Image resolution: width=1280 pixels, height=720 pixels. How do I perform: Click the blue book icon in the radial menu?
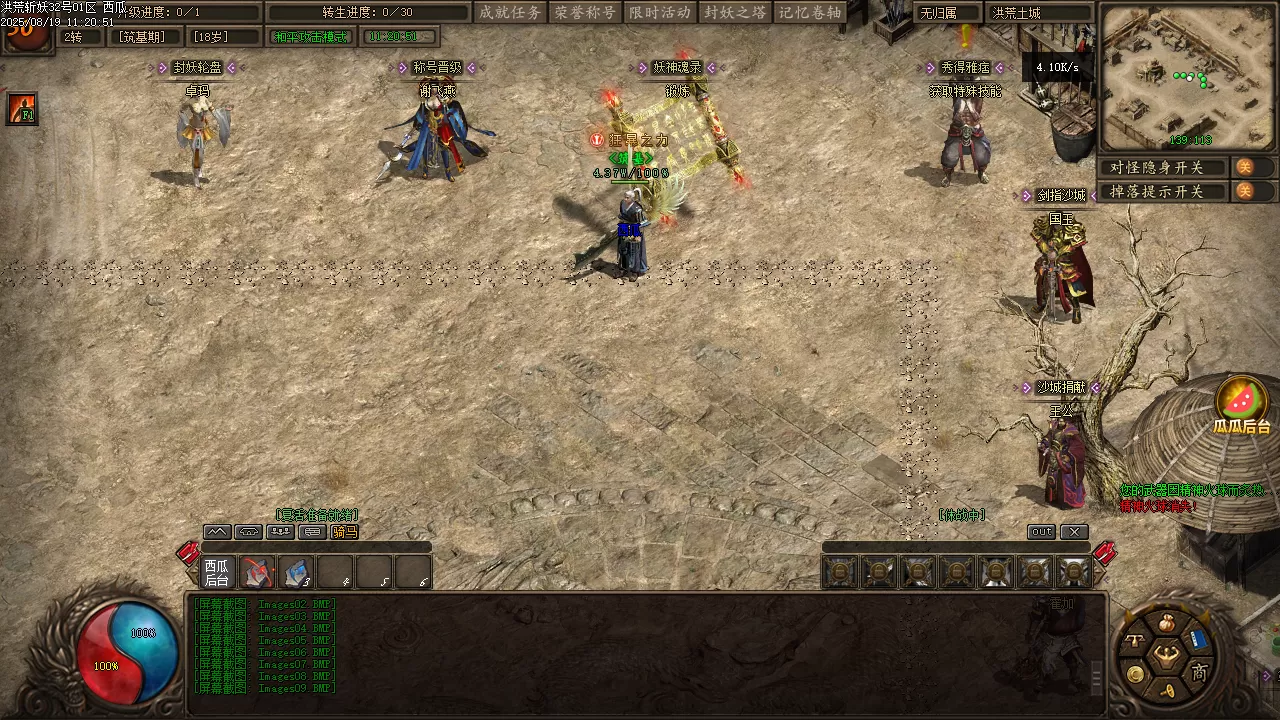click(x=1199, y=638)
